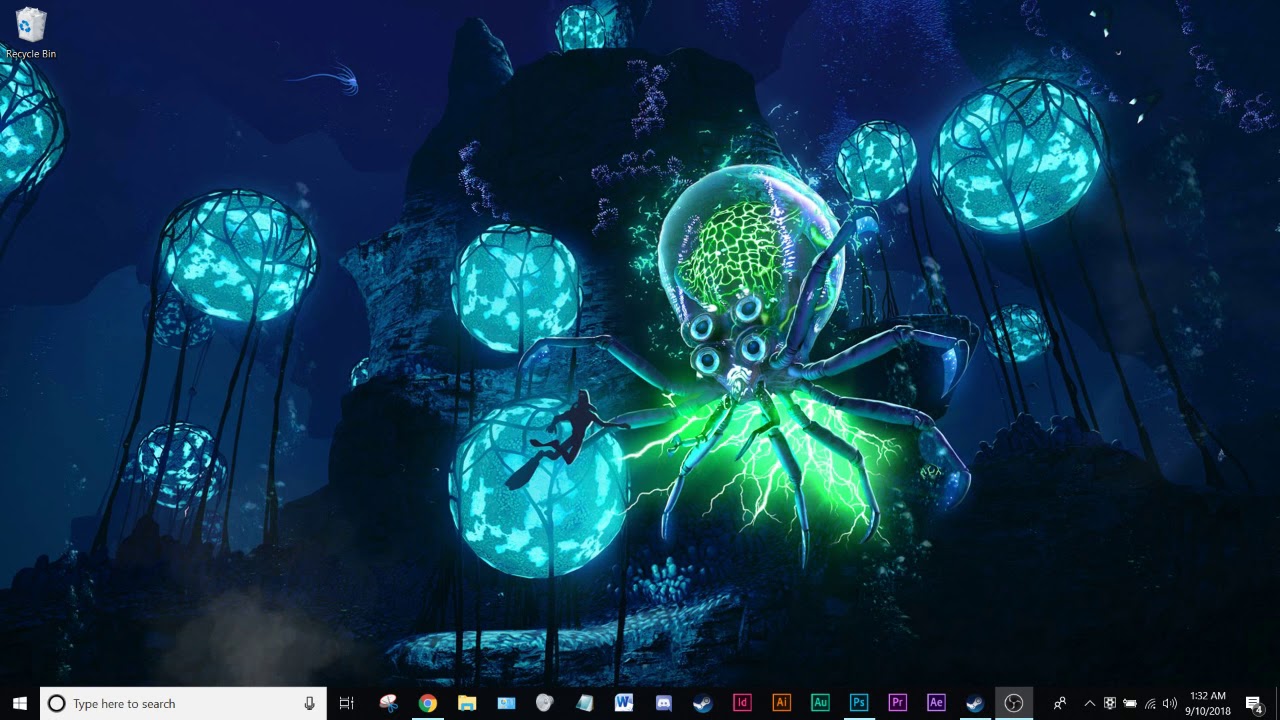Click the taskbar search box

tap(180, 703)
